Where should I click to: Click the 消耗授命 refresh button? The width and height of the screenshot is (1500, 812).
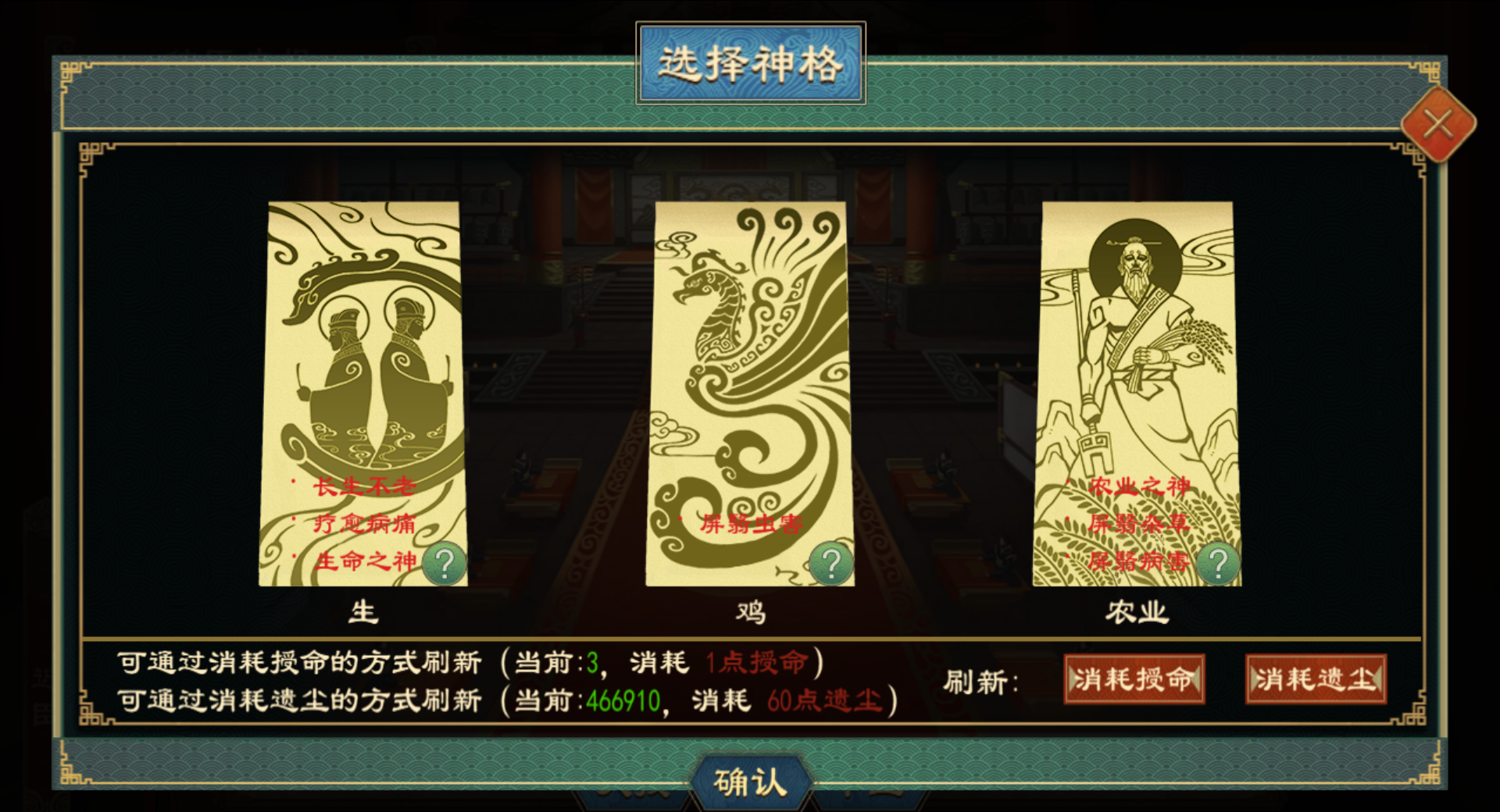point(1134,679)
